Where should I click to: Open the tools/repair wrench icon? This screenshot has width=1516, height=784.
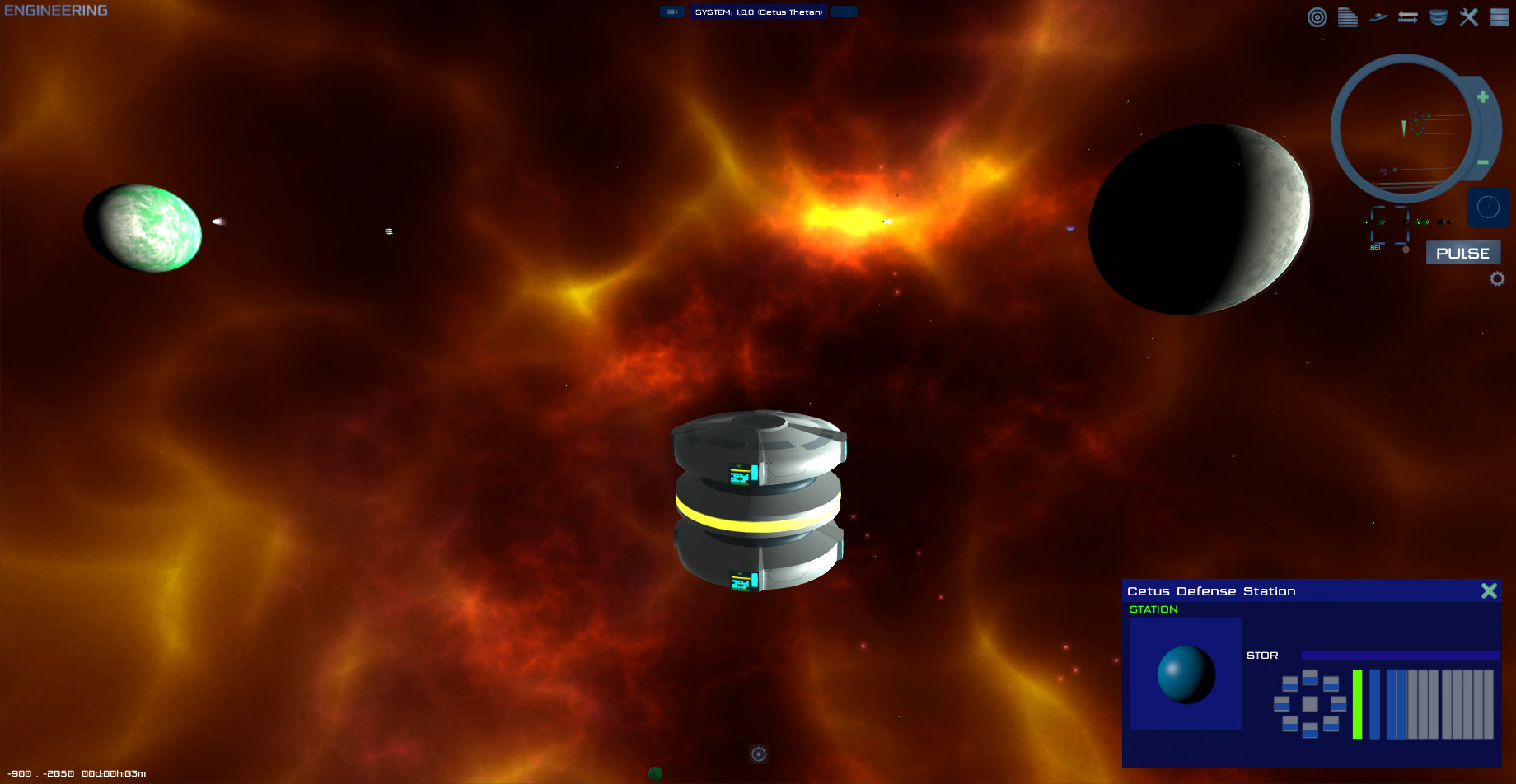pos(1468,16)
